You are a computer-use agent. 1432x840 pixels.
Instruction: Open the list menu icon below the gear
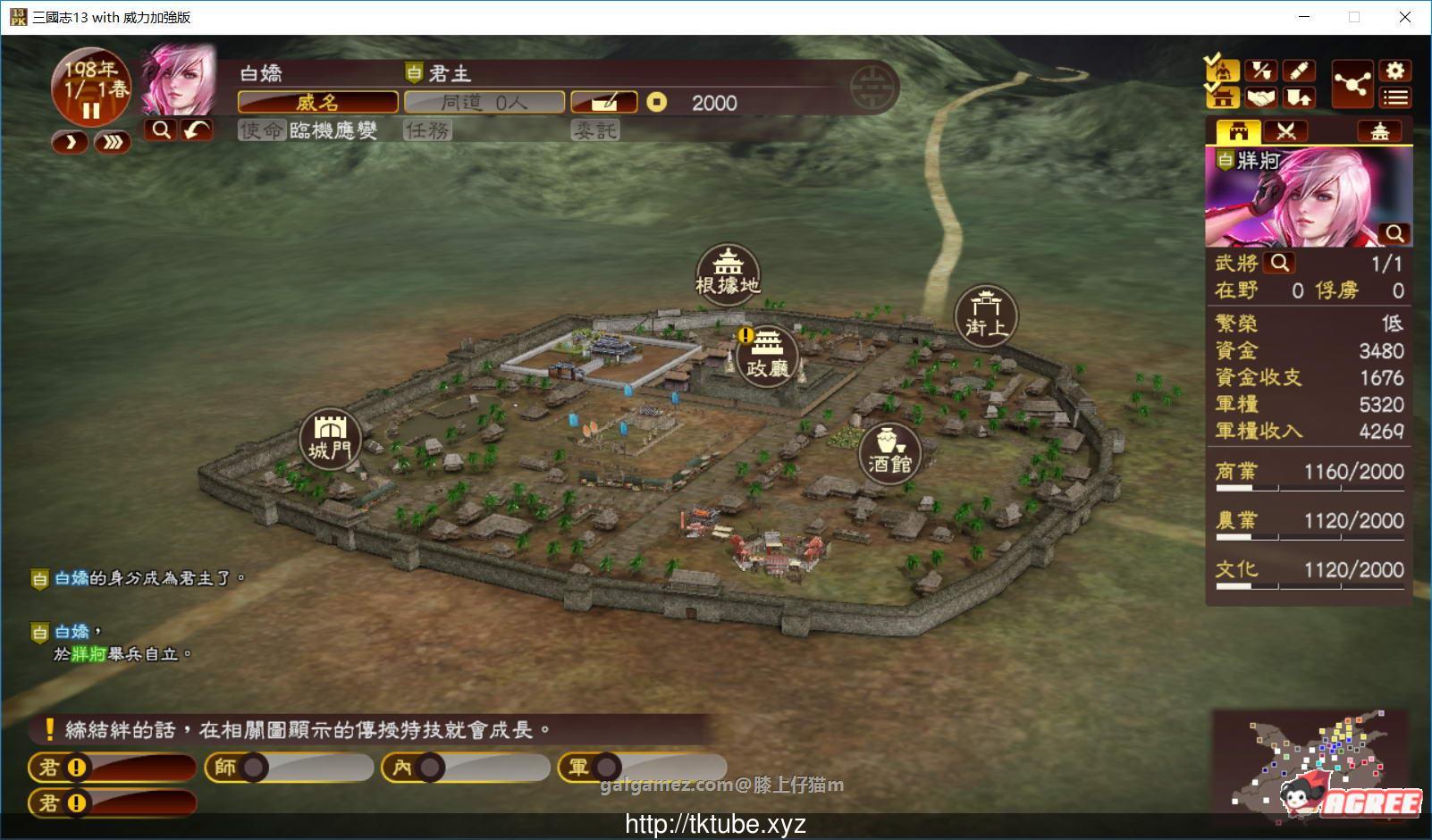[1394, 97]
